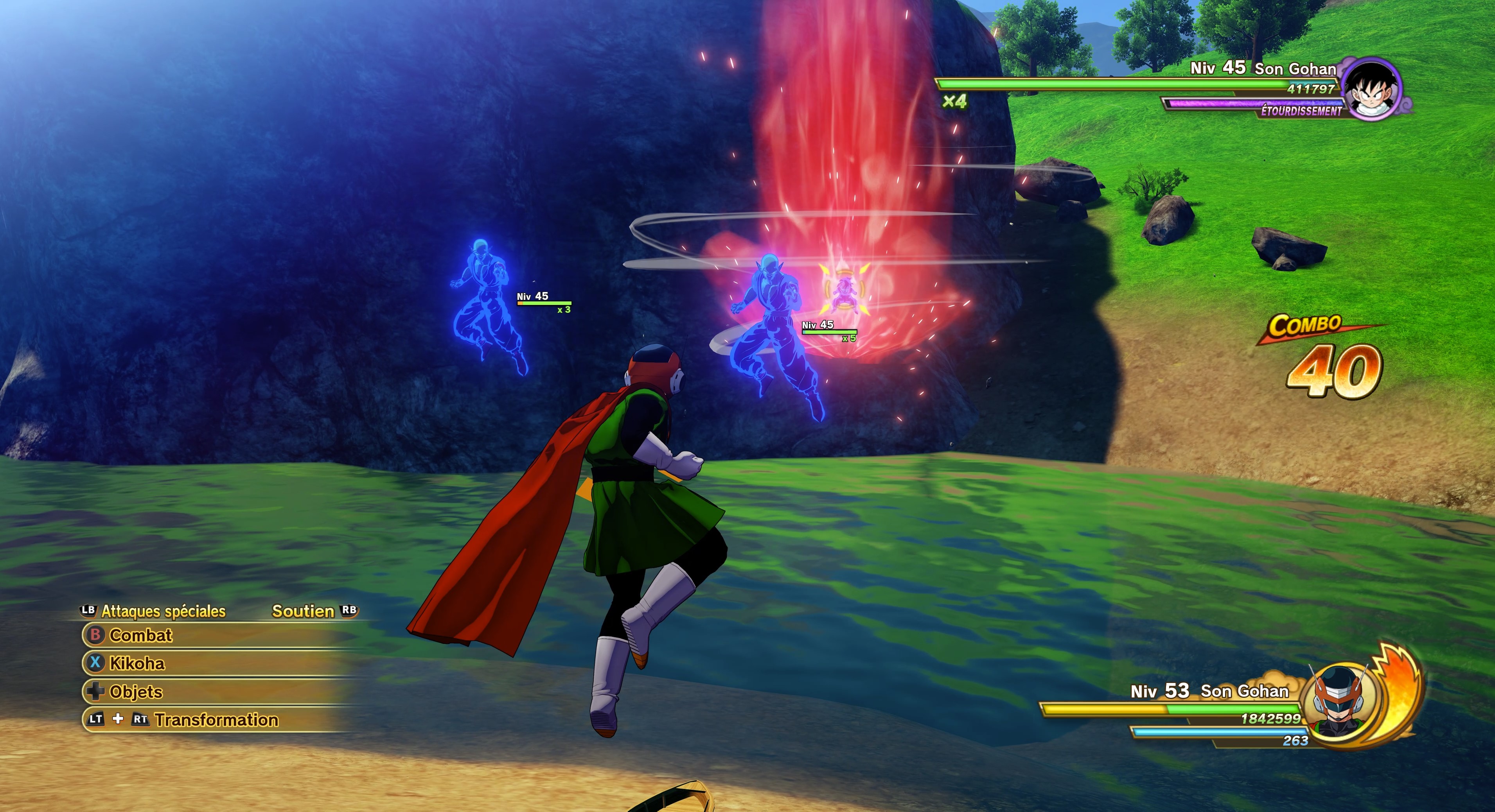The height and width of the screenshot is (812, 1495).
Task: Switch to the Soutien support palette
Action: (x=304, y=611)
